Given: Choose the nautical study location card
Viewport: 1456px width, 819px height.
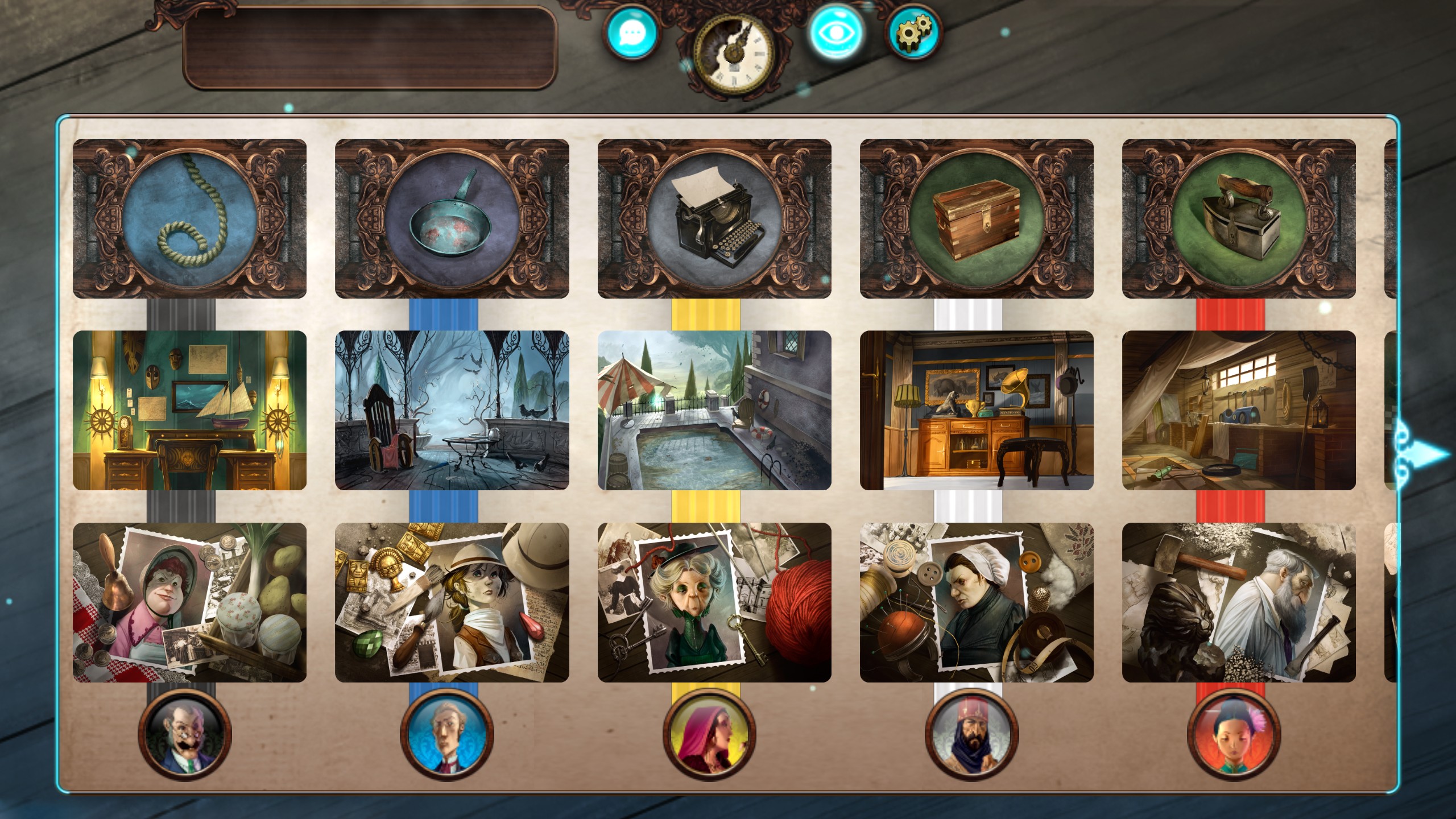Looking at the screenshot, I should (x=189, y=410).
